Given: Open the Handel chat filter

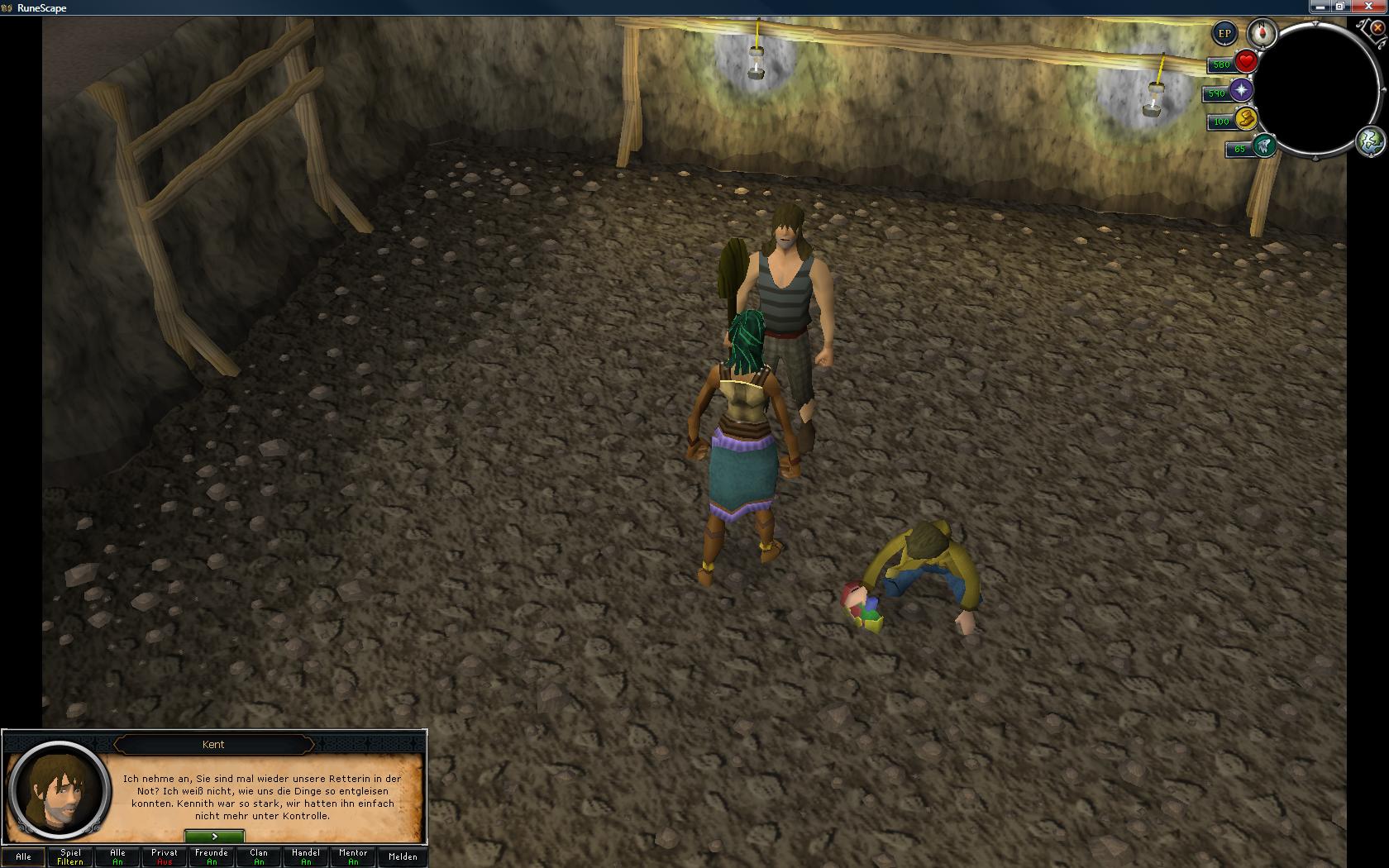Looking at the screenshot, I should [306, 856].
